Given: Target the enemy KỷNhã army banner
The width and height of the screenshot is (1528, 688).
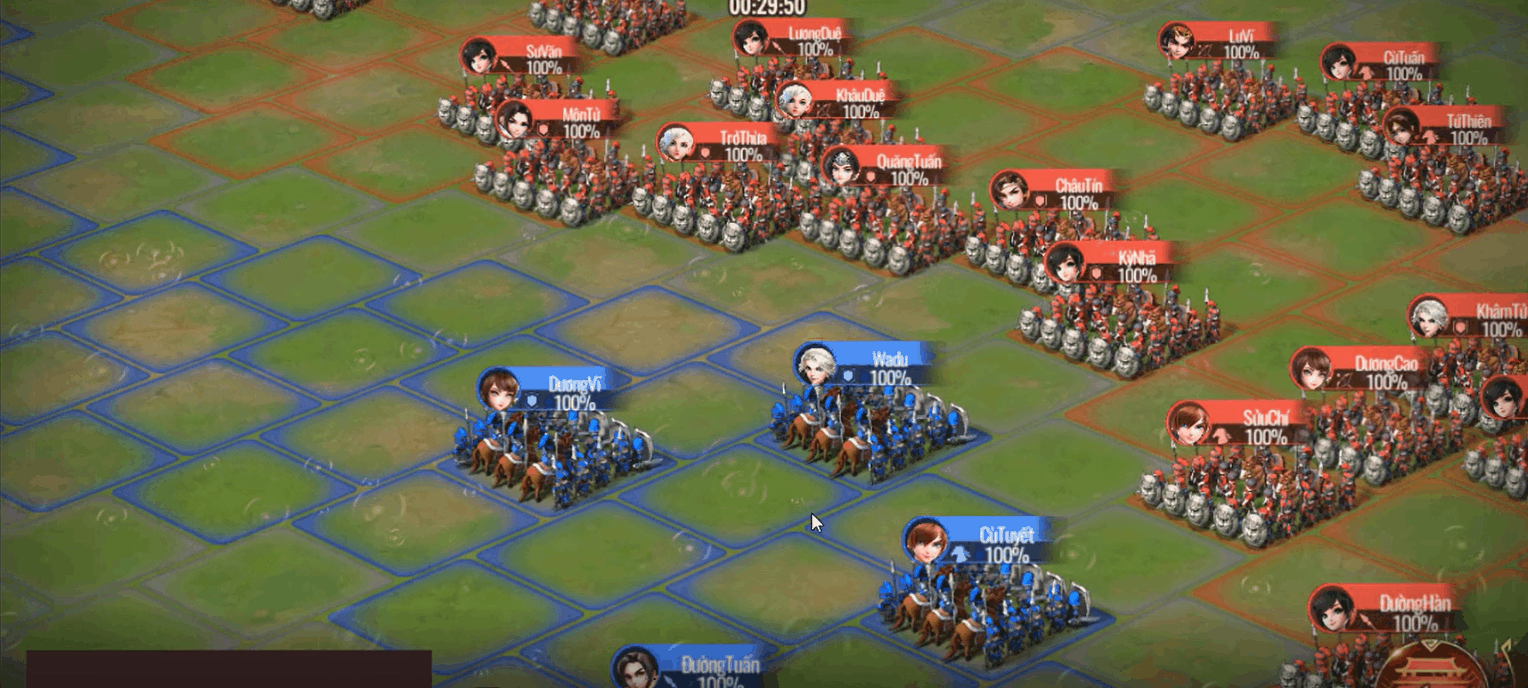Looking at the screenshot, I should [1118, 265].
